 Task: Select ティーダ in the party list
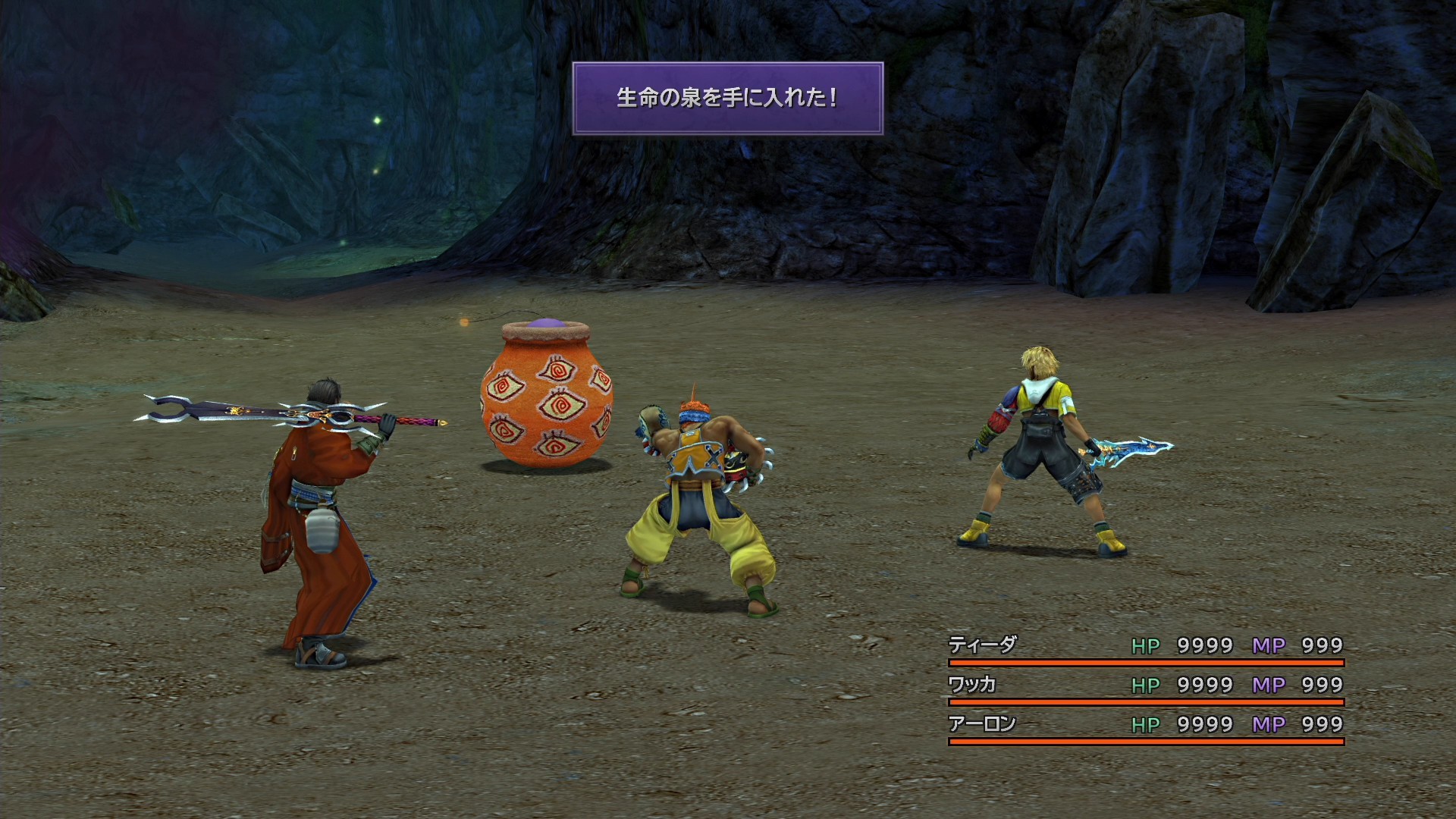click(x=982, y=645)
